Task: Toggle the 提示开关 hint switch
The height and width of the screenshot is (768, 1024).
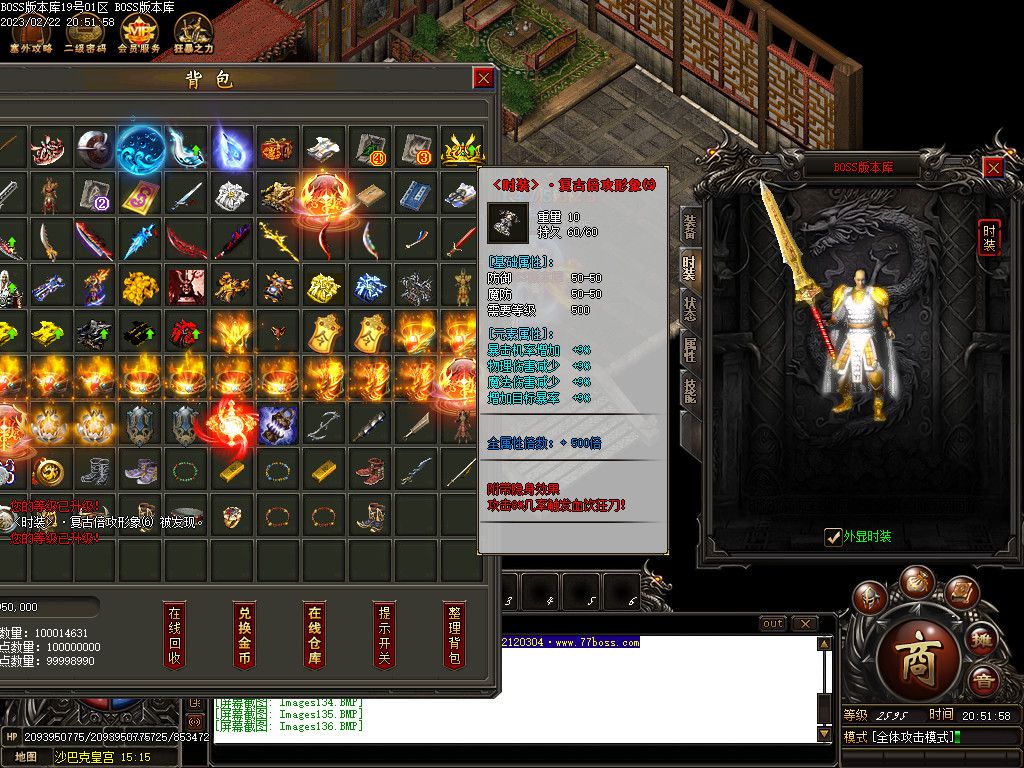Action: click(x=384, y=635)
